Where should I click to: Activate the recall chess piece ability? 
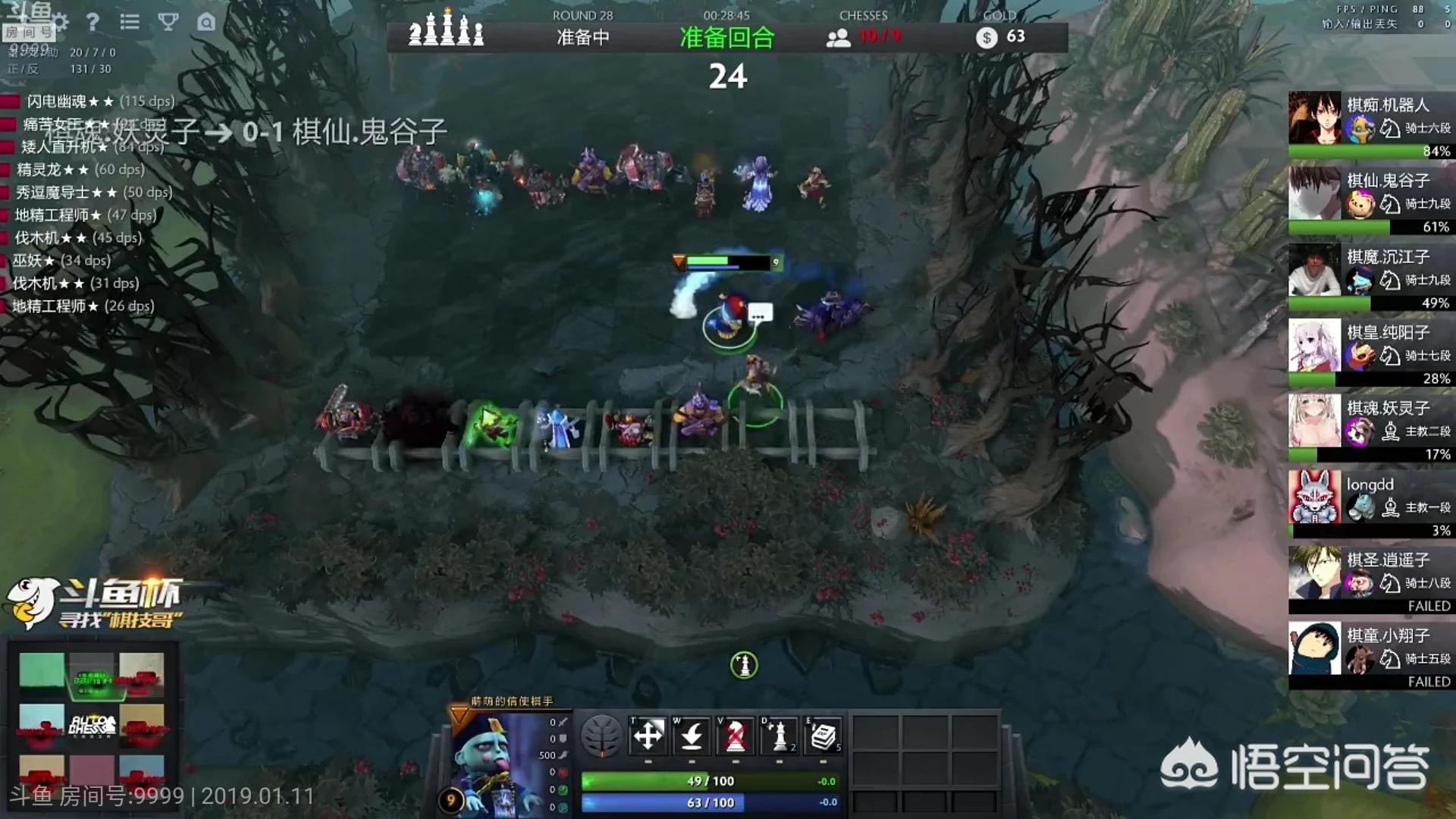point(692,736)
